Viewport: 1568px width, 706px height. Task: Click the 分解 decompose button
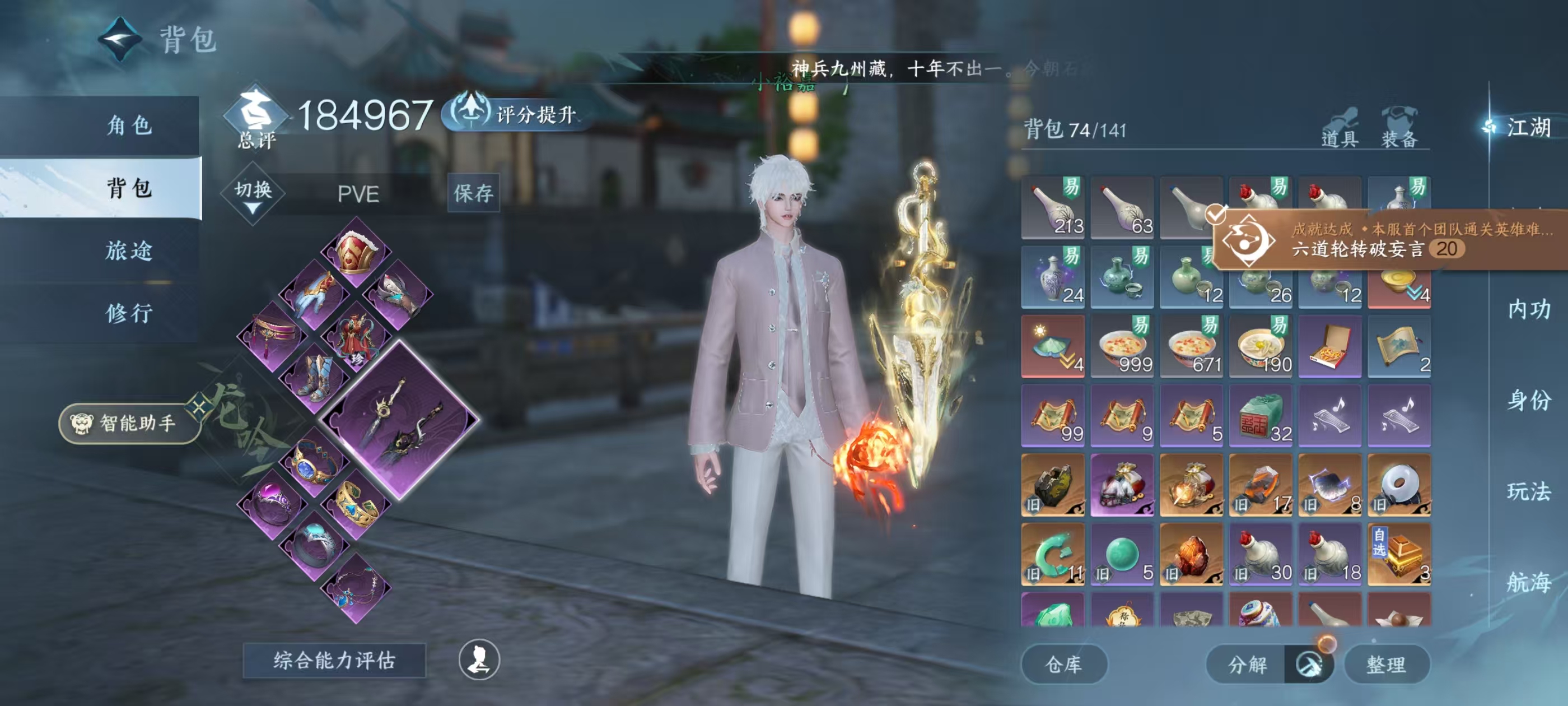(x=1247, y=664)
